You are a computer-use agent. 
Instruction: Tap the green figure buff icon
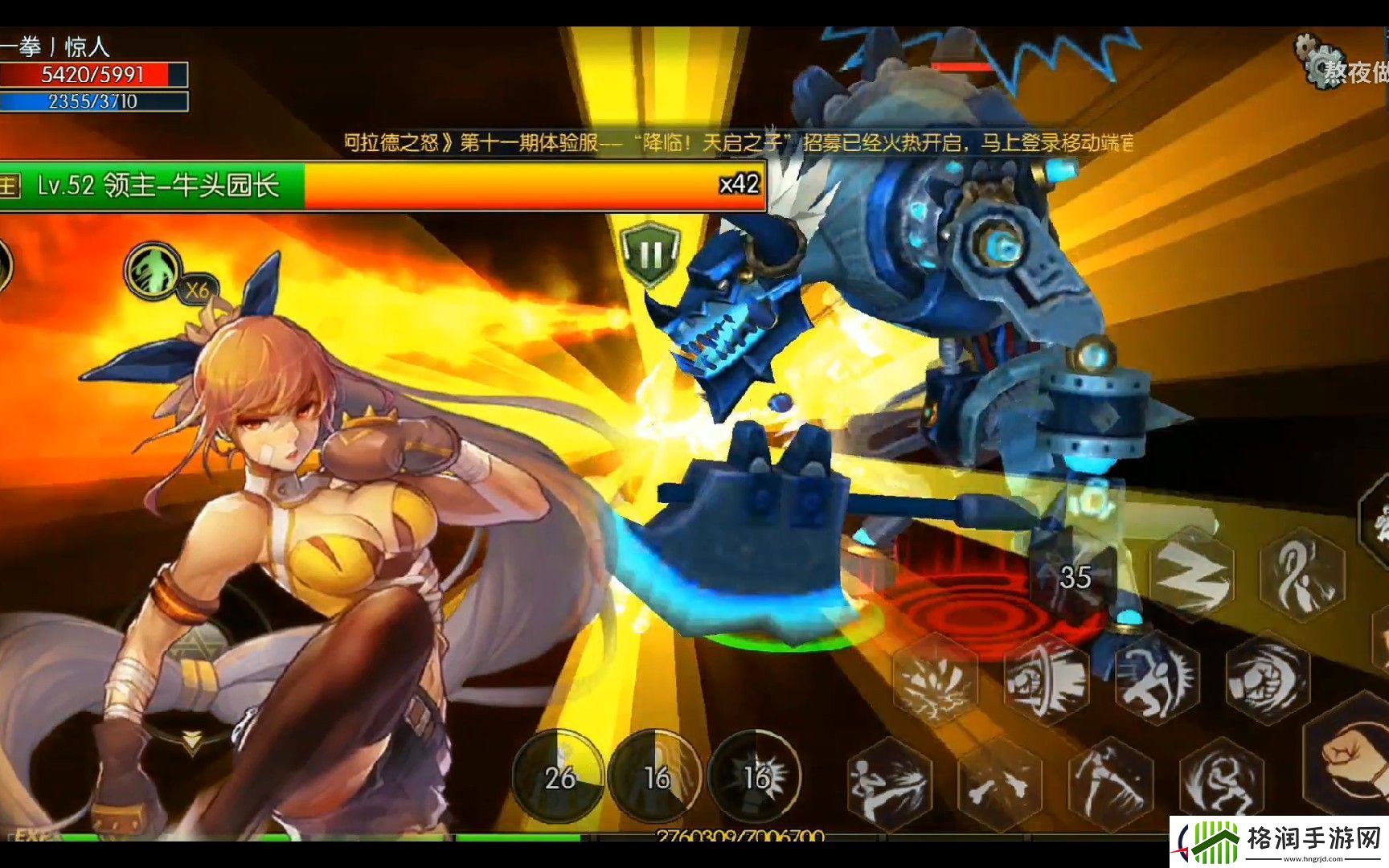click(154, 271)
